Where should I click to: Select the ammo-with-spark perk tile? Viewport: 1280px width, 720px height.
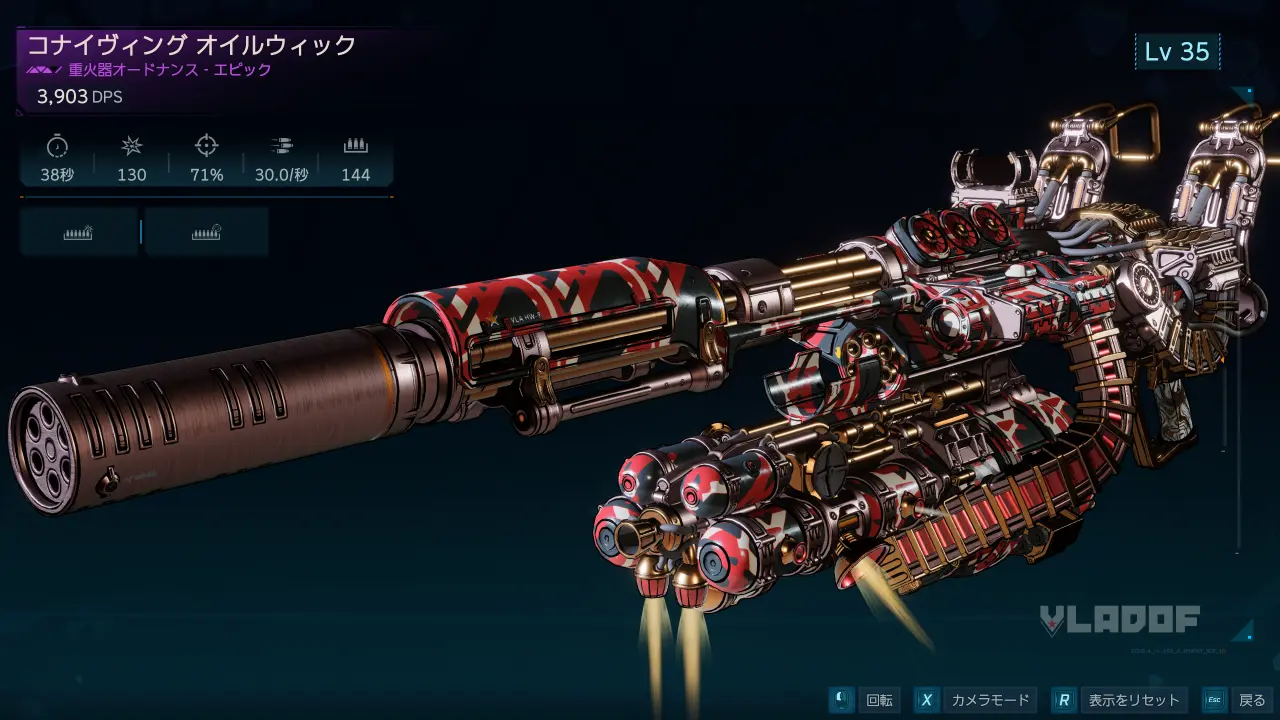[78, 232]
